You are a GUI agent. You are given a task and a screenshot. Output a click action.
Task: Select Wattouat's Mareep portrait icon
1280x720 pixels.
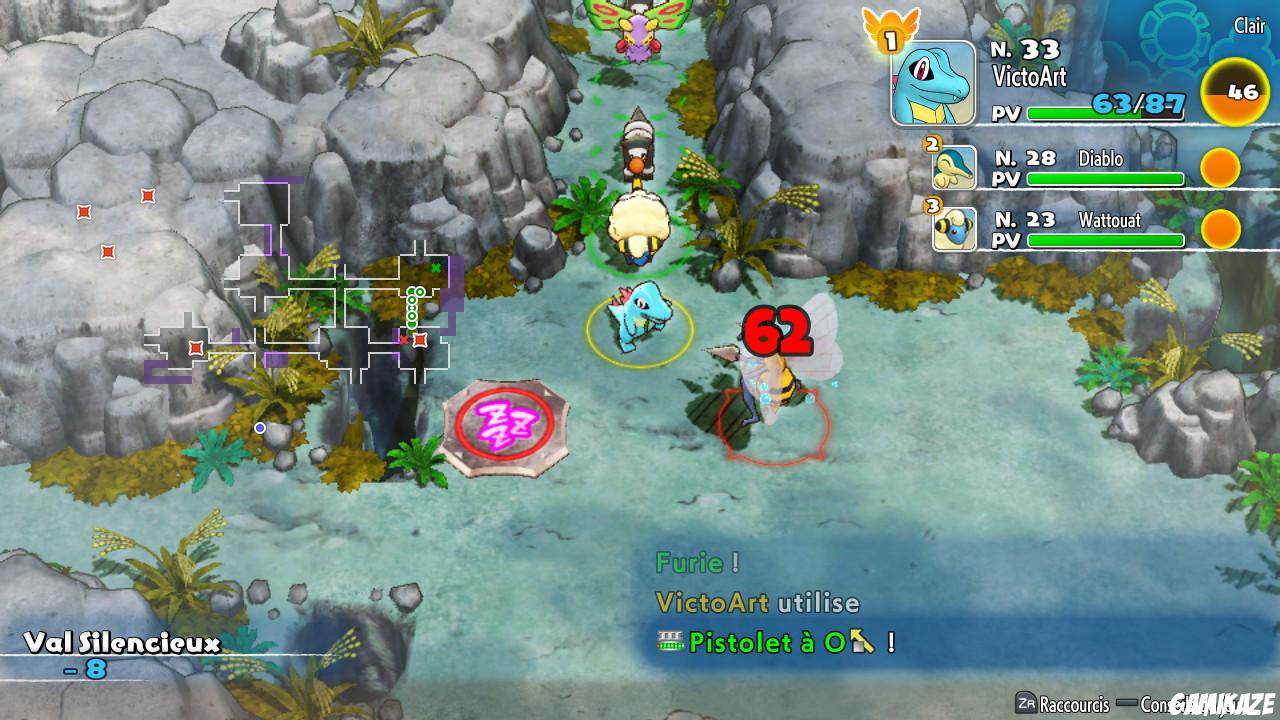click(x=953, y=231)
